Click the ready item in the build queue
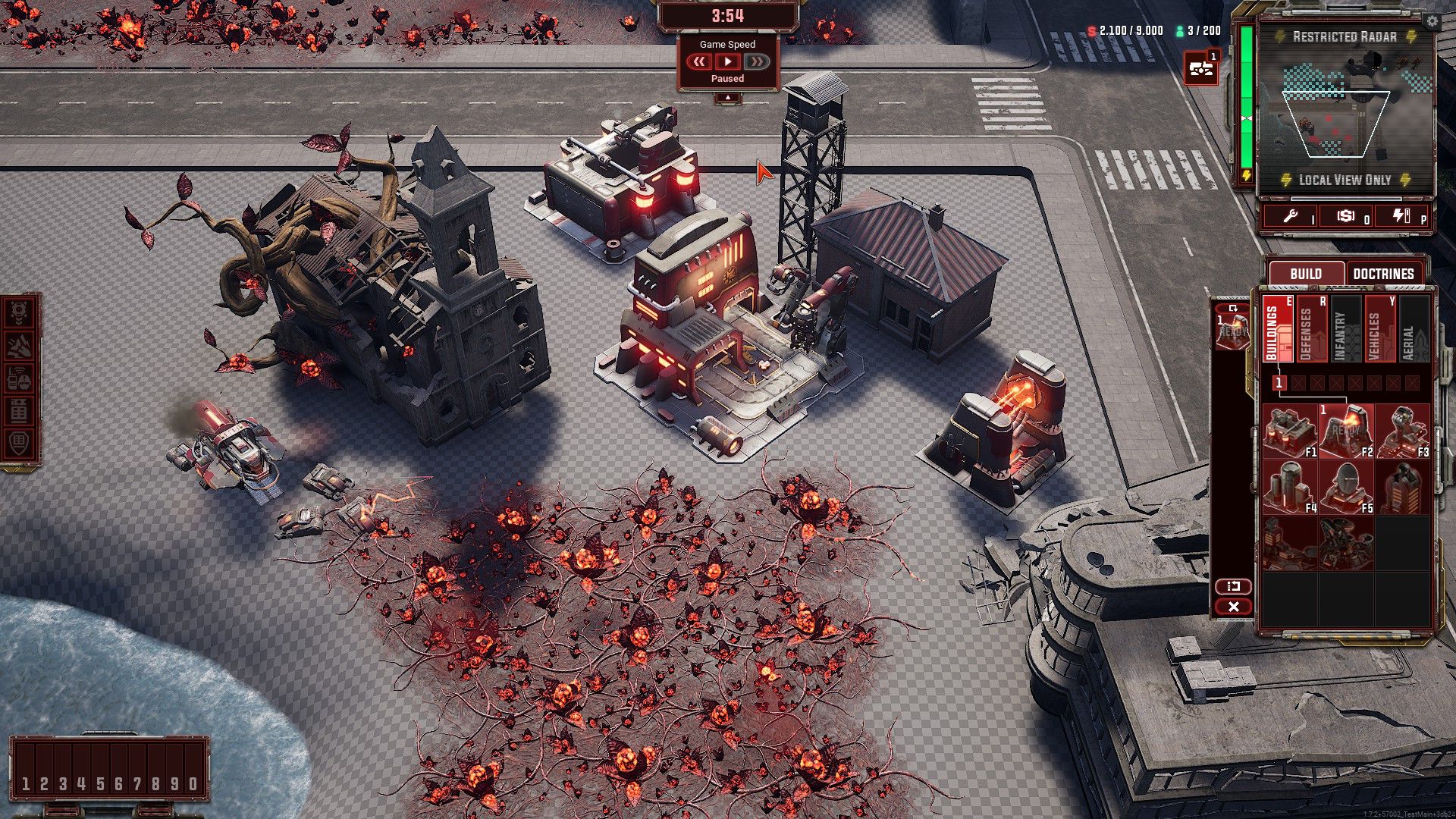The height and width of the screenshot is (819, 1456). pos(1232,332)
